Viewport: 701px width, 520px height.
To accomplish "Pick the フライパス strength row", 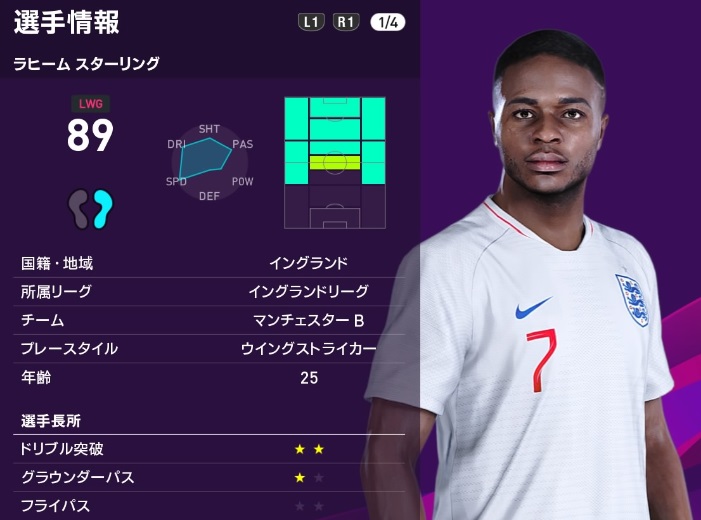I will click(208, 506).
